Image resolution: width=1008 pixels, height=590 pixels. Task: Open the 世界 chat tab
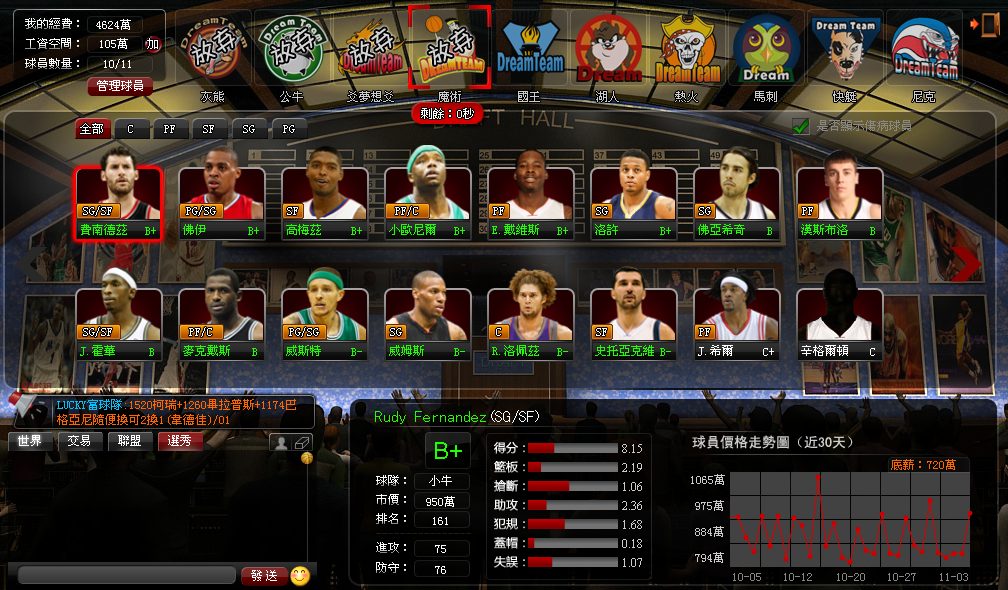(x=30, y=441)
